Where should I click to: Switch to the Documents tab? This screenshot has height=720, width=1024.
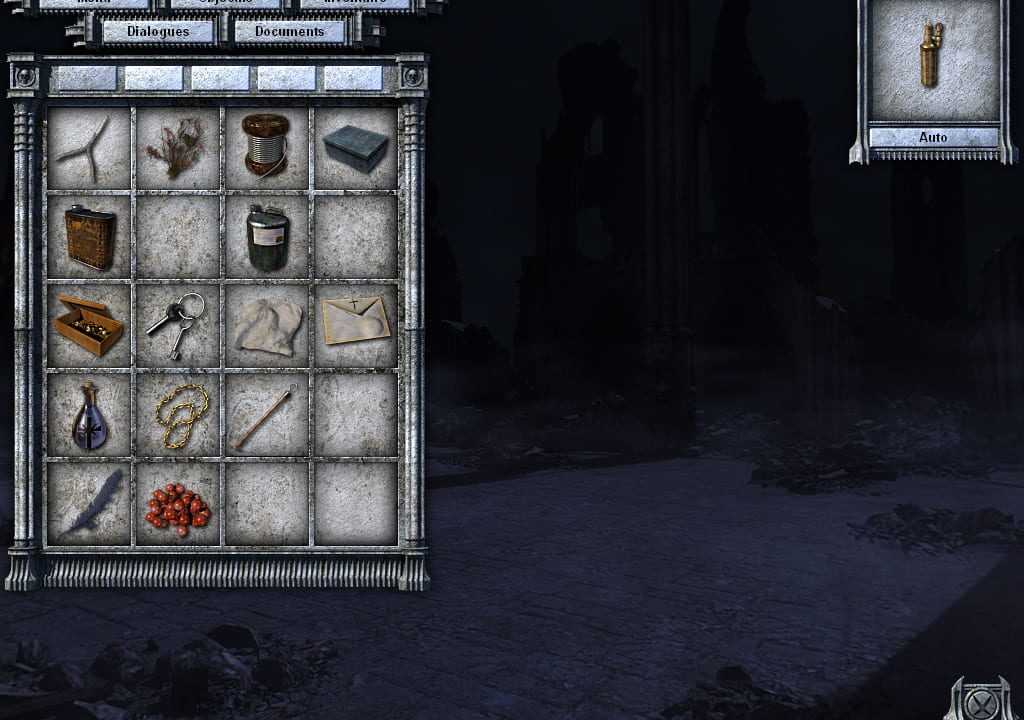[x=290, y=31]
